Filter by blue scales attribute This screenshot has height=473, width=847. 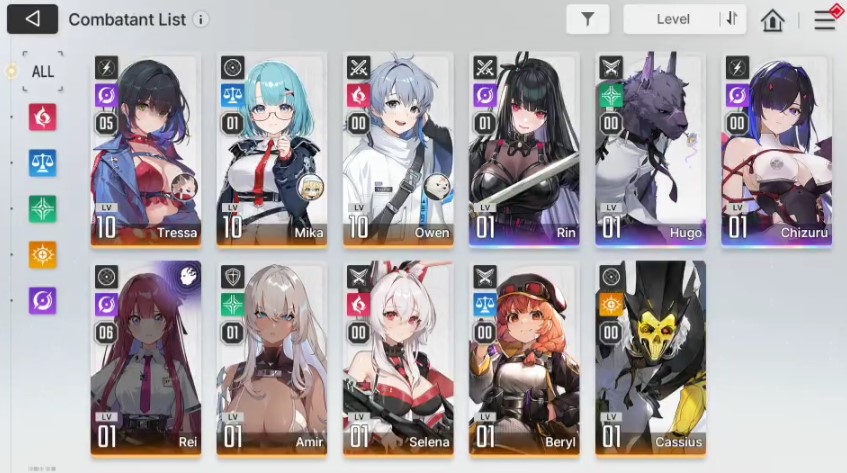[43, 163]
